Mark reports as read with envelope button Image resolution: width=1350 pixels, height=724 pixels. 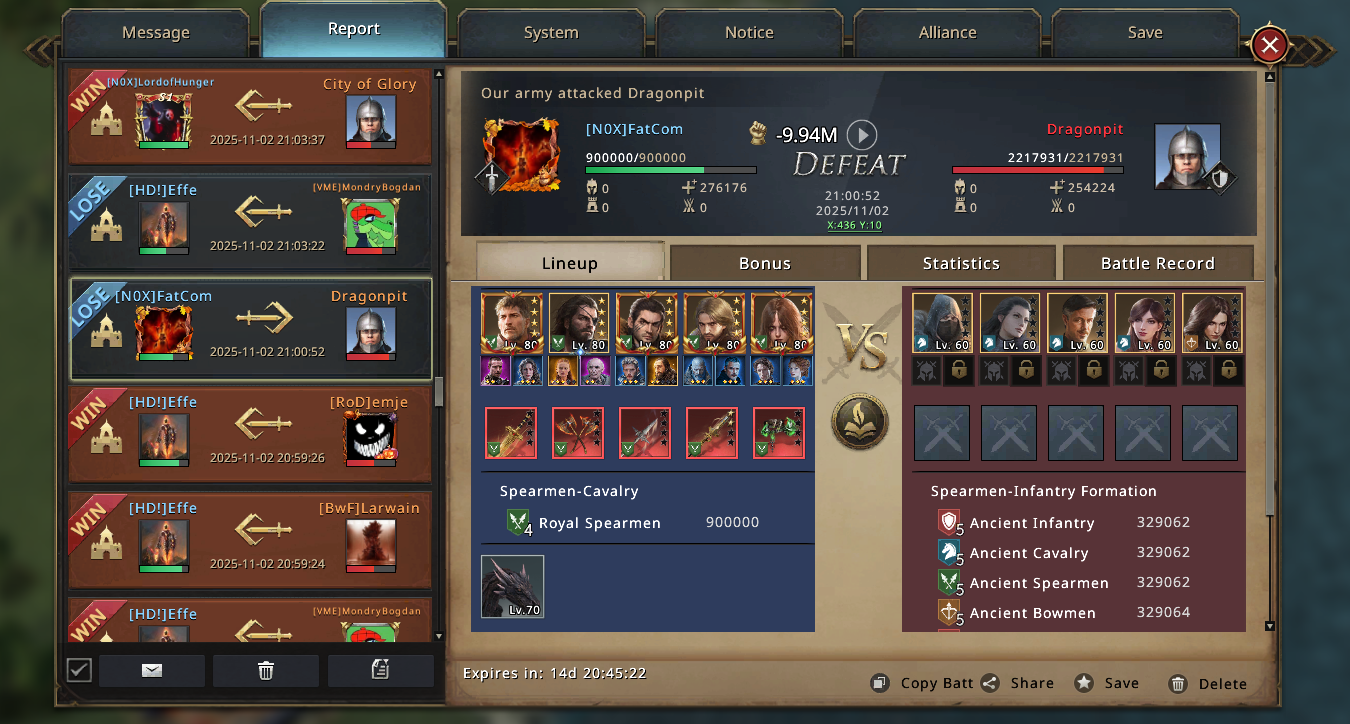click(152, 671)
